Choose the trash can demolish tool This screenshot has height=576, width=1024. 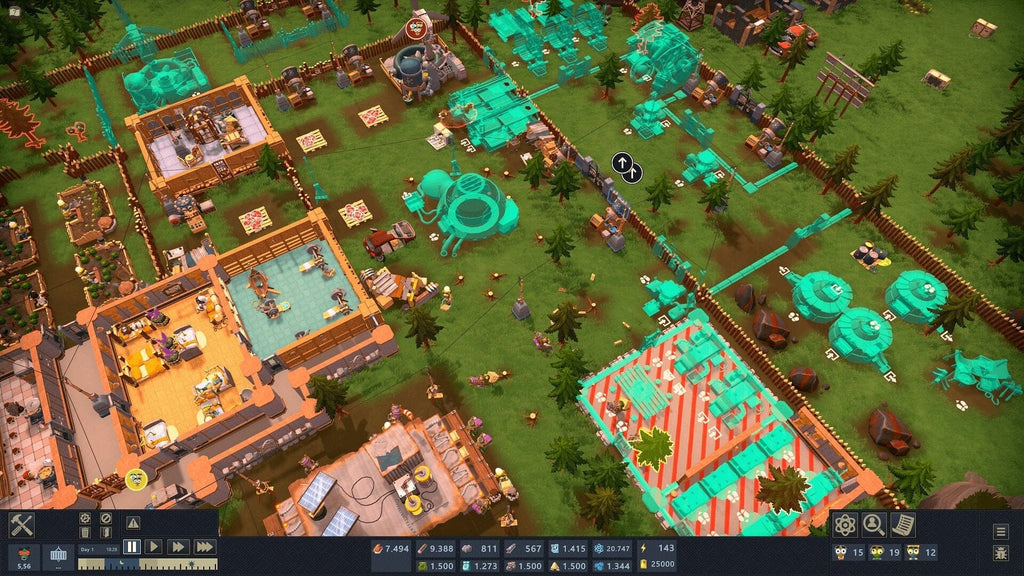pos(85,534)
